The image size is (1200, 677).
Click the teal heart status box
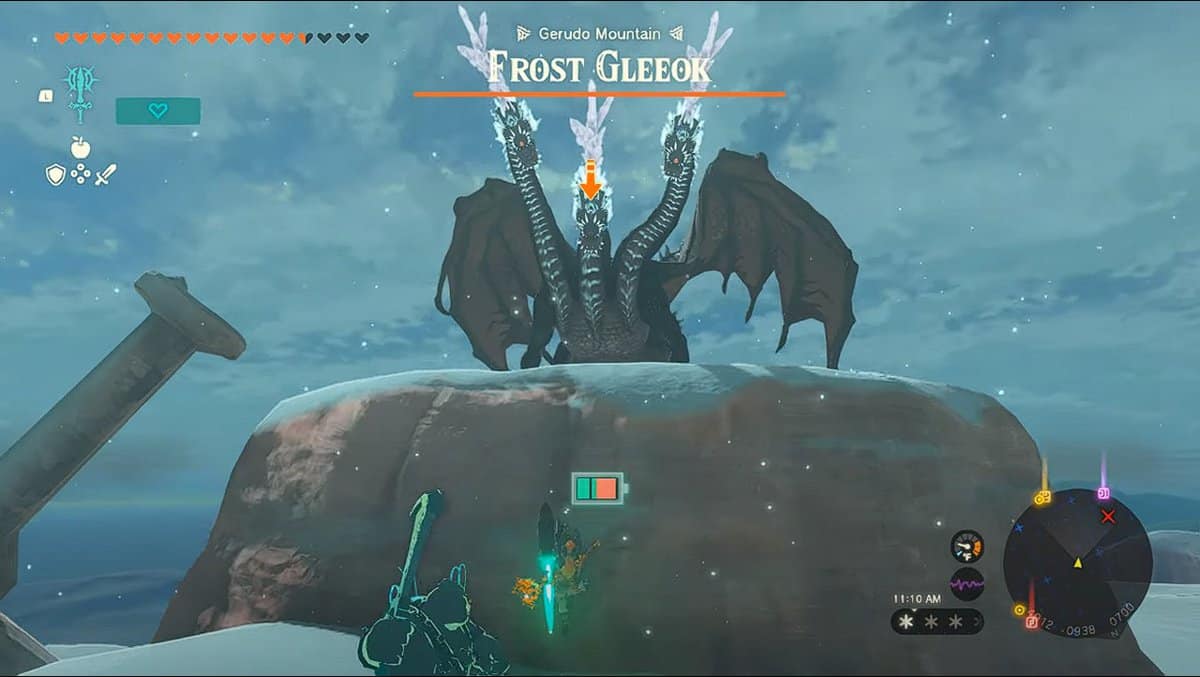coord(158,111)
